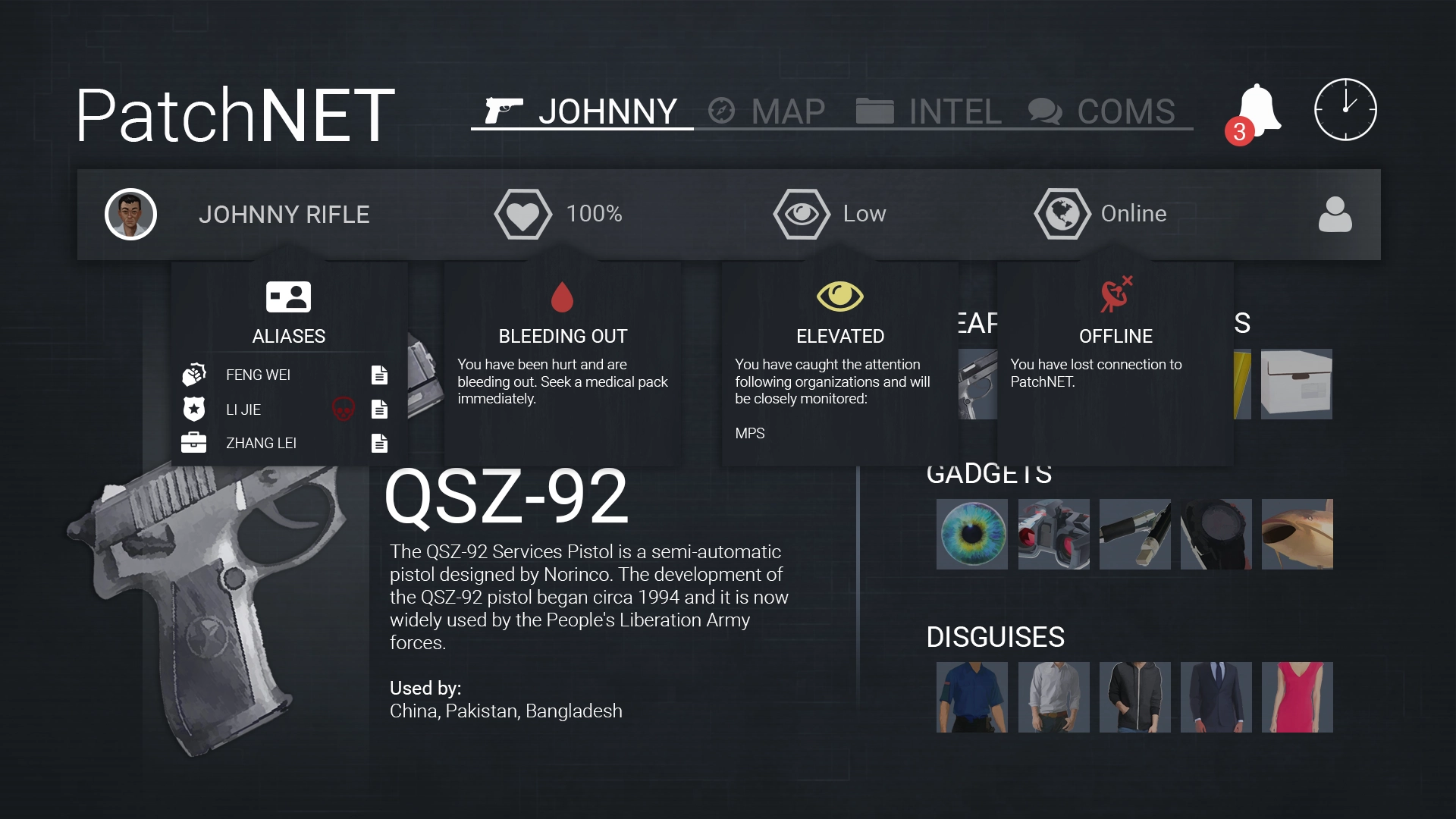
Task: Pick the blue police uniform disguise
Action: tap(972, 697)
